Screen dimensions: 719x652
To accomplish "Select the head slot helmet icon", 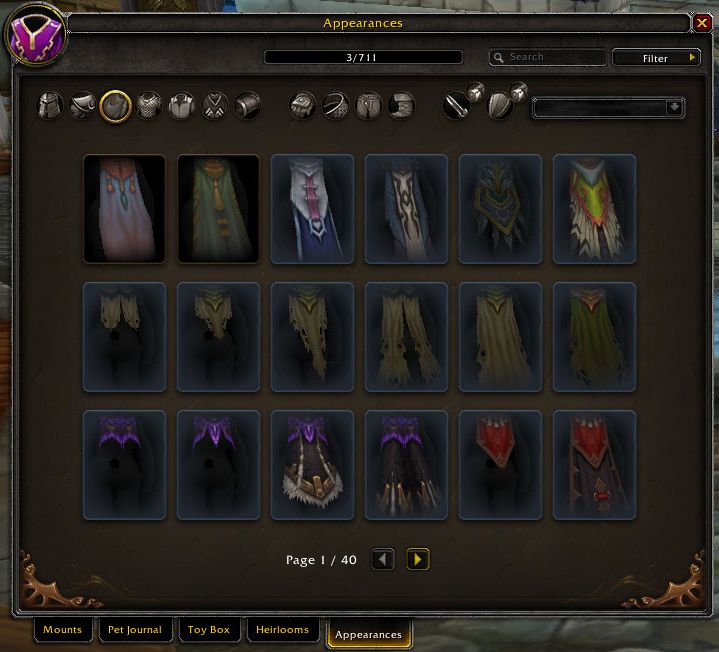I will pyautogui.click(x=52, y=105).
